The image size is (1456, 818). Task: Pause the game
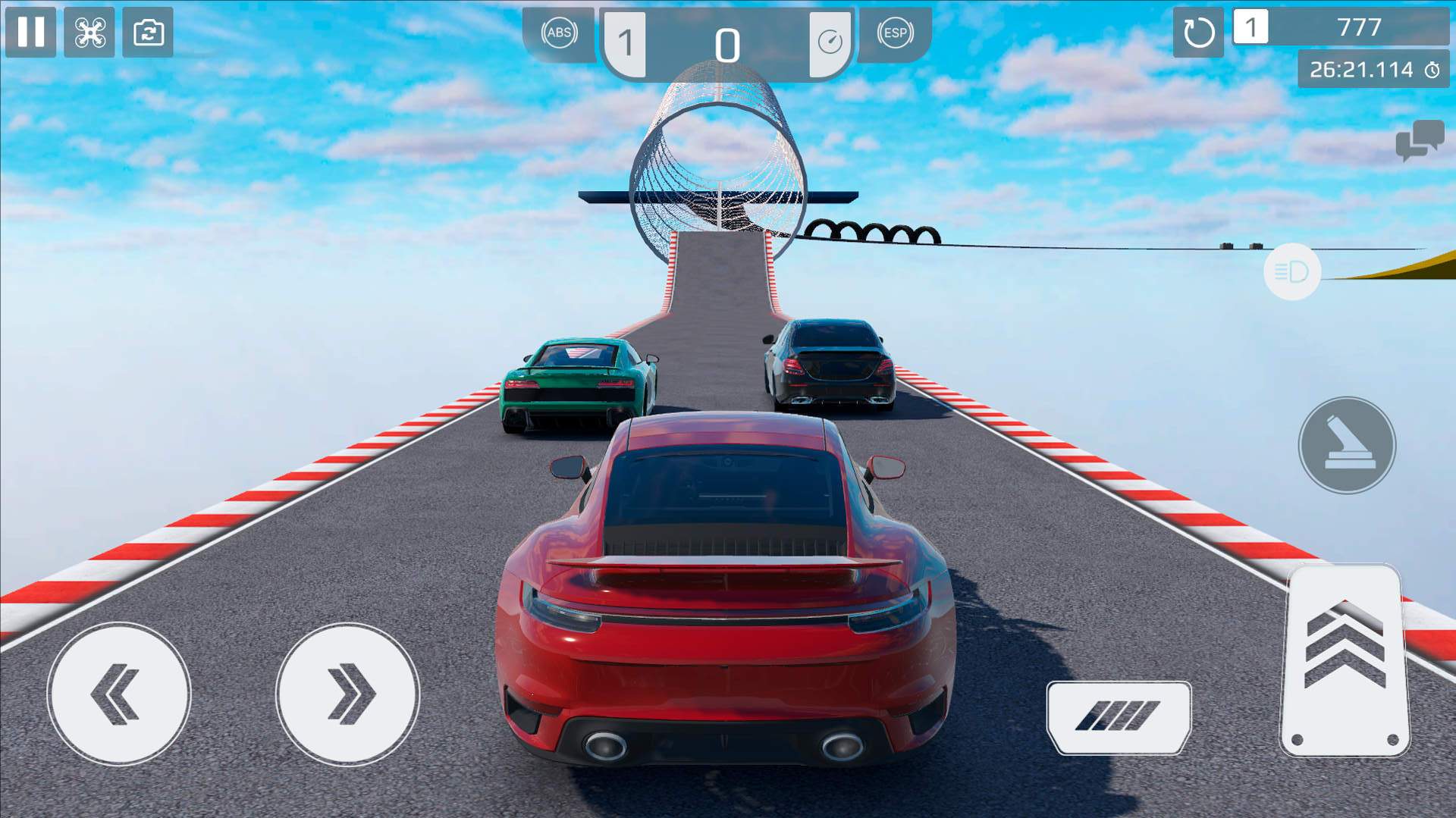31,32
